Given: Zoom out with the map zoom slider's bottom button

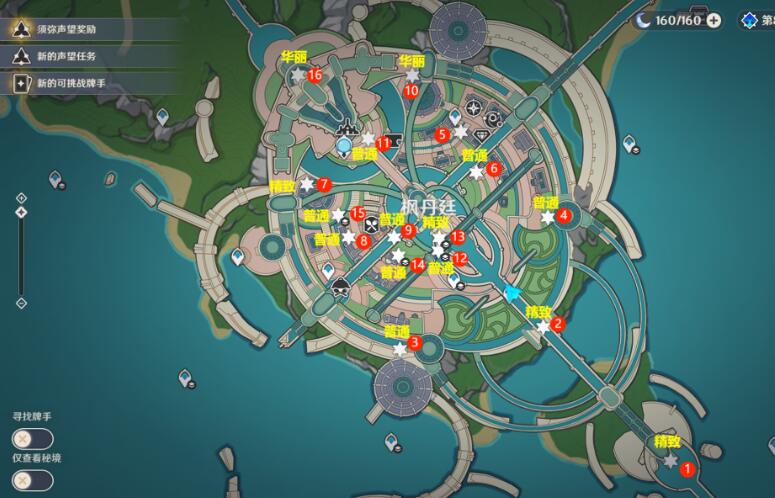Looking at the screenshot, I should tap(21, 303).
